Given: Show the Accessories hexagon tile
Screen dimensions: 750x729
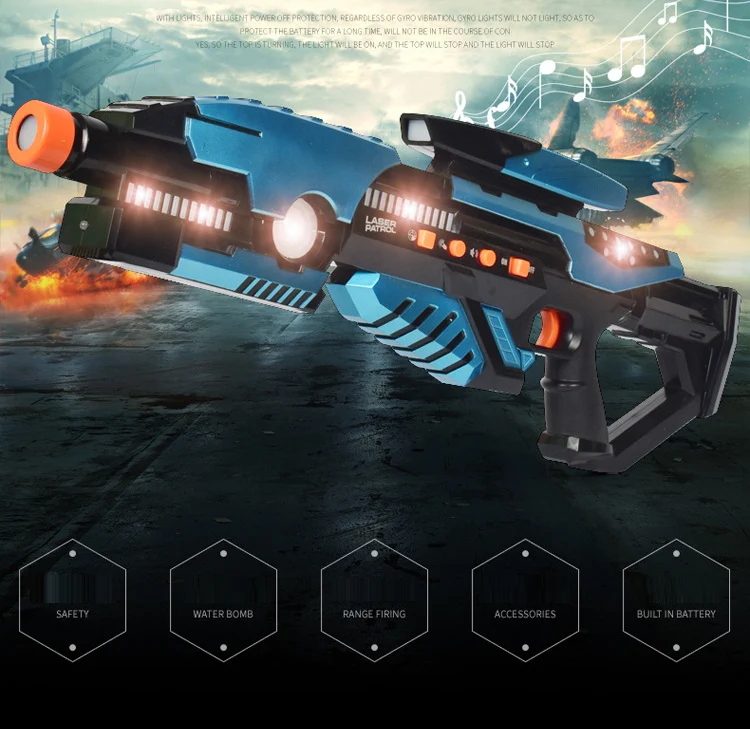Looking at the screenshot, I should (x=525, y=600).
